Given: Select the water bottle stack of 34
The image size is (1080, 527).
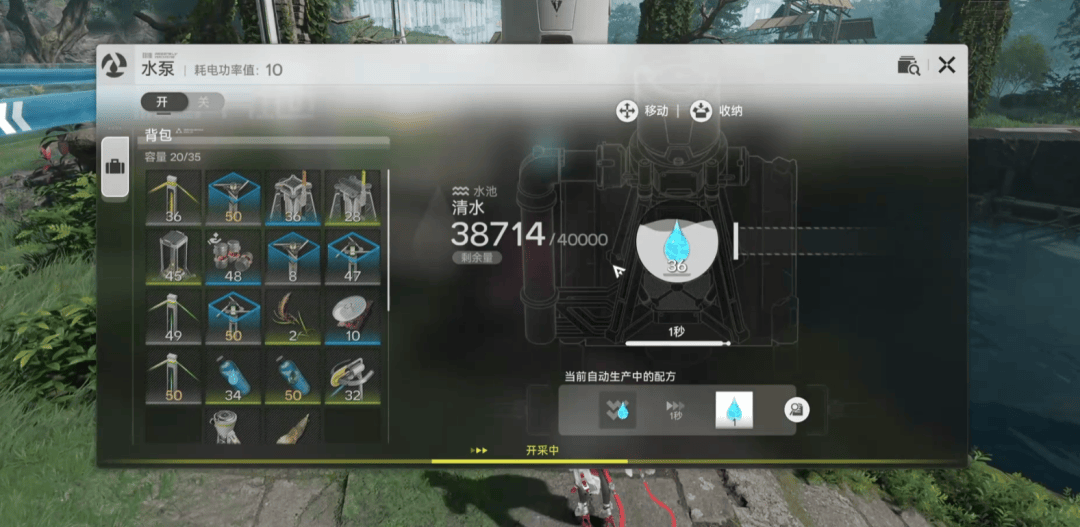Looking at the screenshot, I should pos(234,375).
